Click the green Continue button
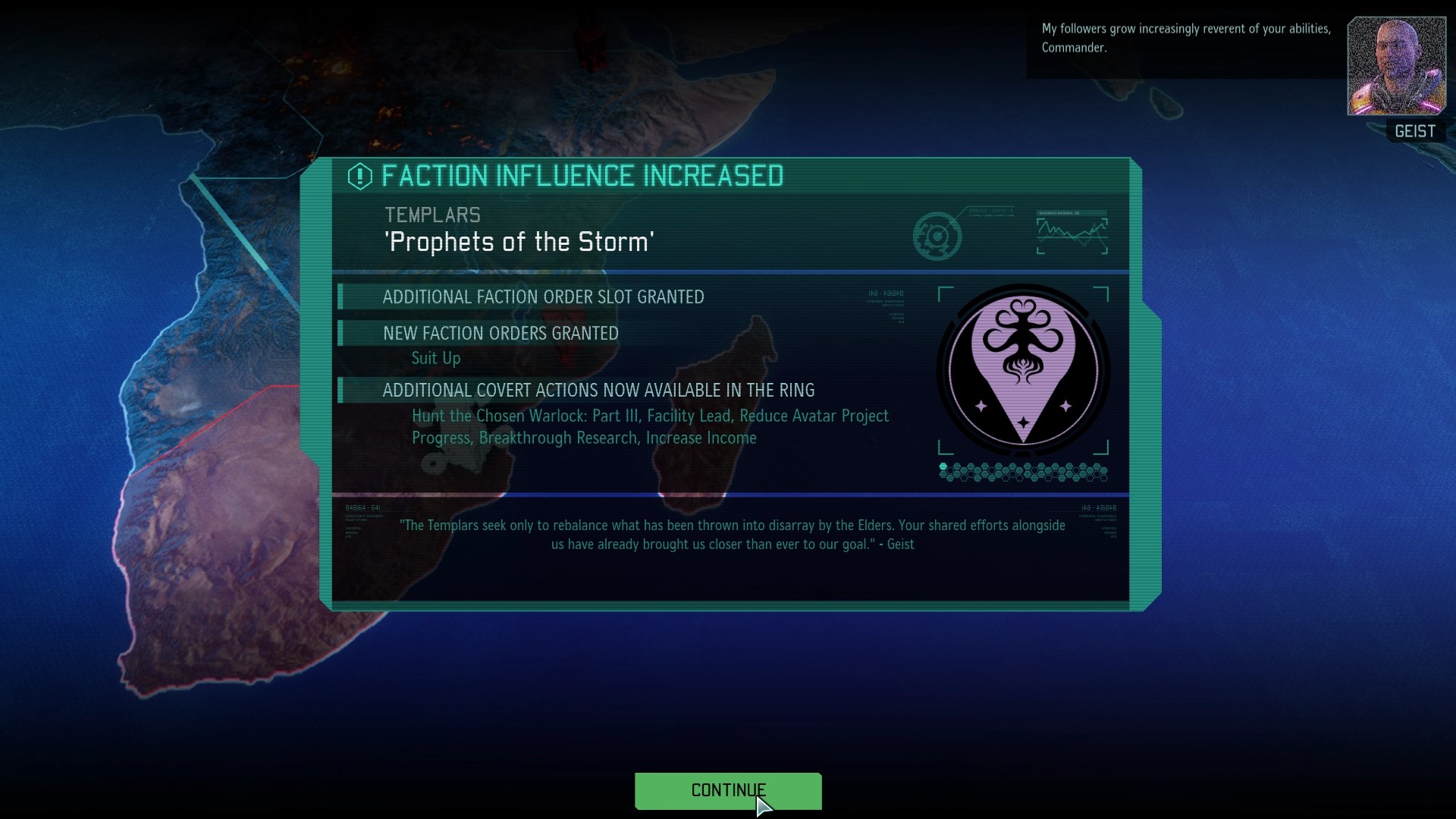 727,791
